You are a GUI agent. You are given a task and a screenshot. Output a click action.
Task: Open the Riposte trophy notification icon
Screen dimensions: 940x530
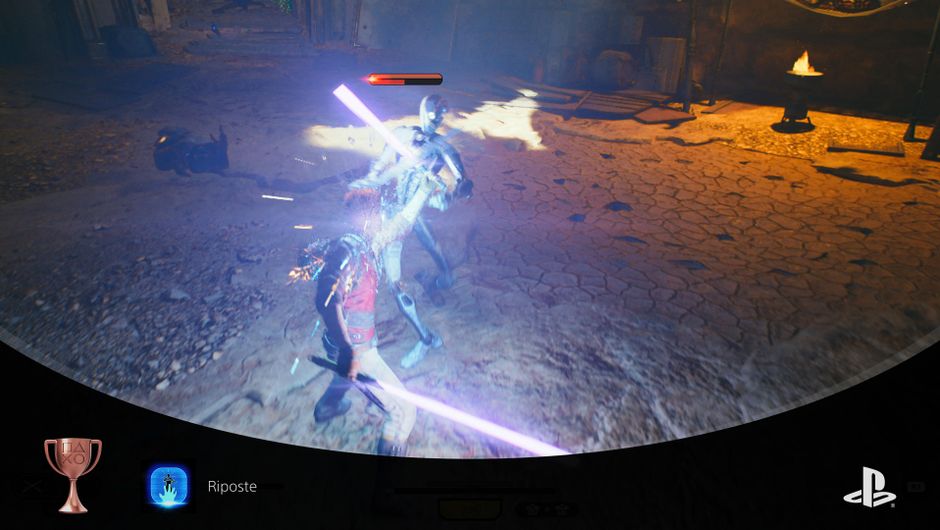[170, 486]
